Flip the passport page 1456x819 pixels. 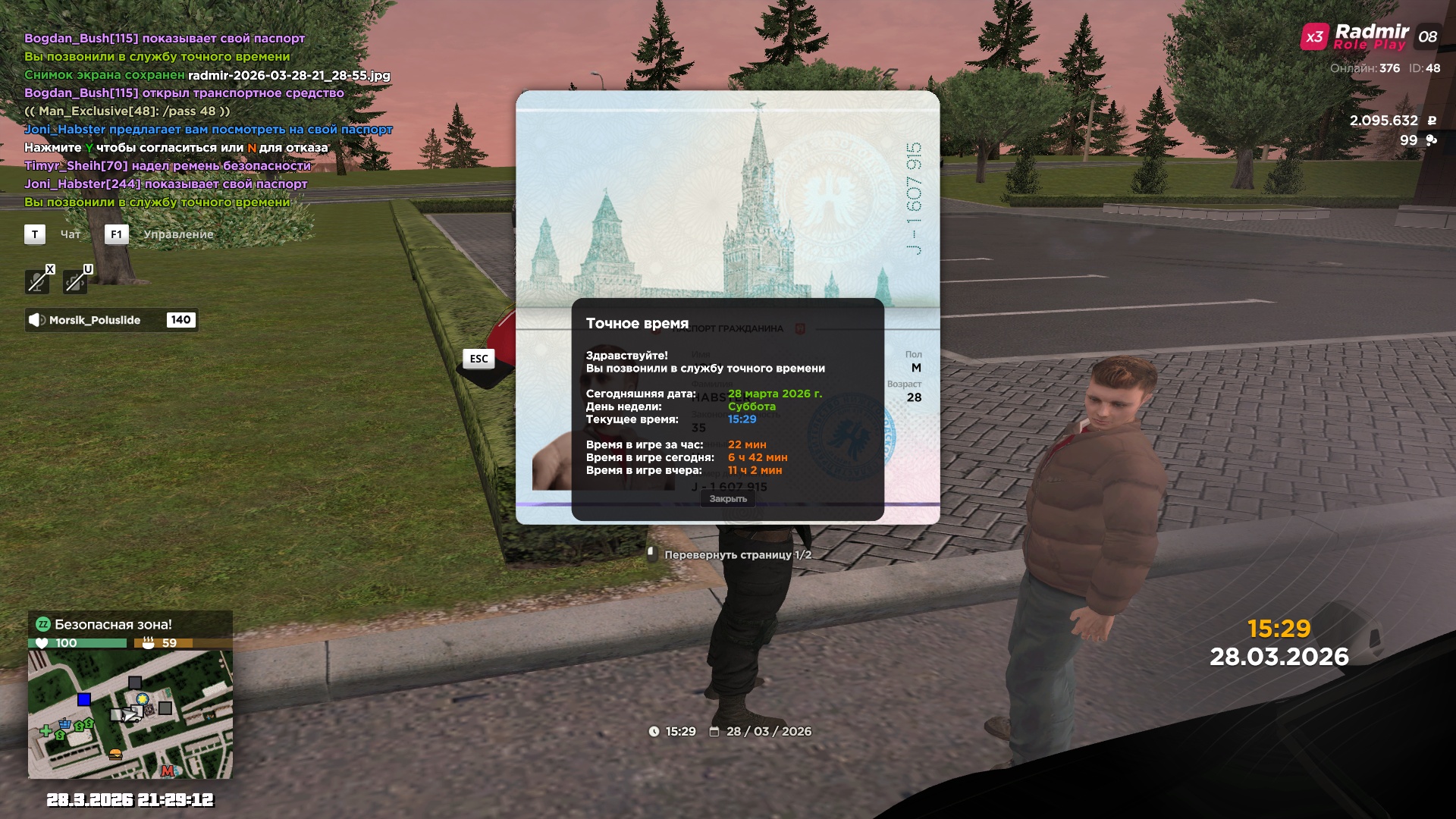730,555
